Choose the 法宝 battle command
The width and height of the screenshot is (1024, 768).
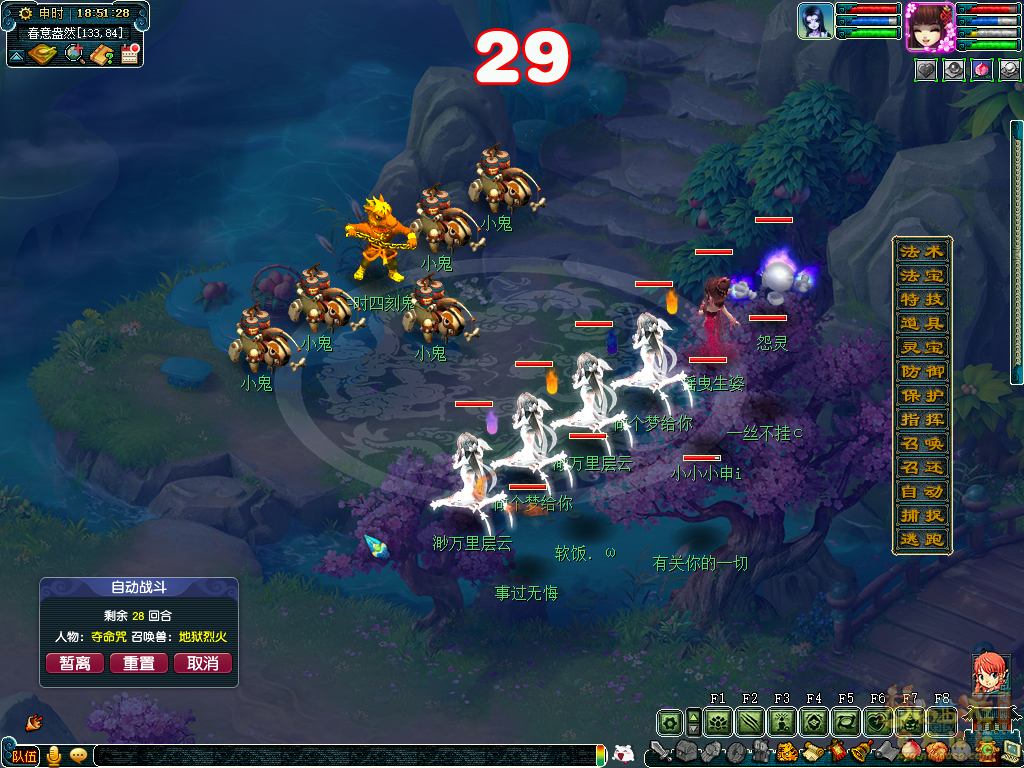[x=921, y=275]
